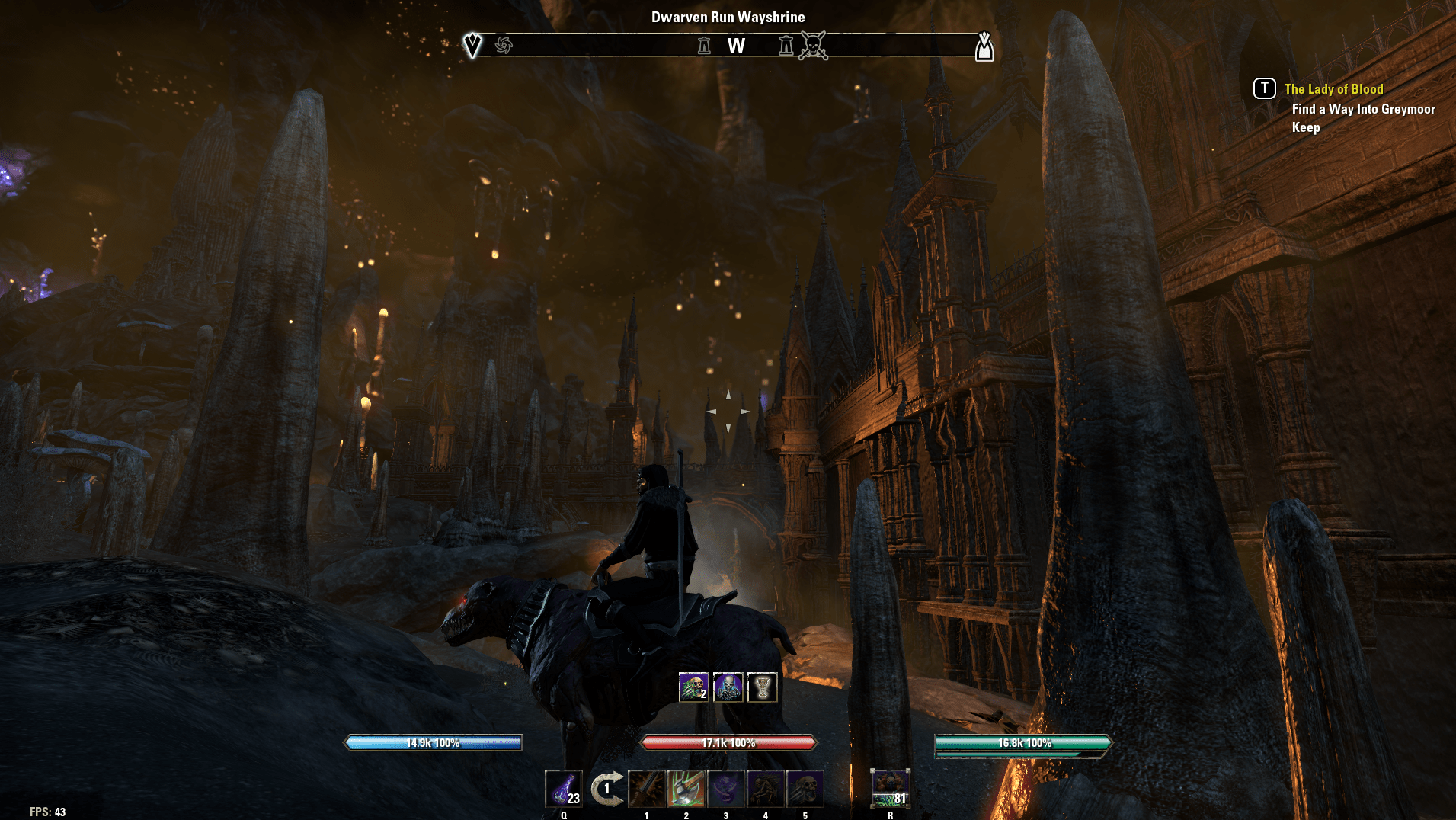Click the wayshrine icon left of the W
Viewport: 1456px width, 820px height.
705,45
